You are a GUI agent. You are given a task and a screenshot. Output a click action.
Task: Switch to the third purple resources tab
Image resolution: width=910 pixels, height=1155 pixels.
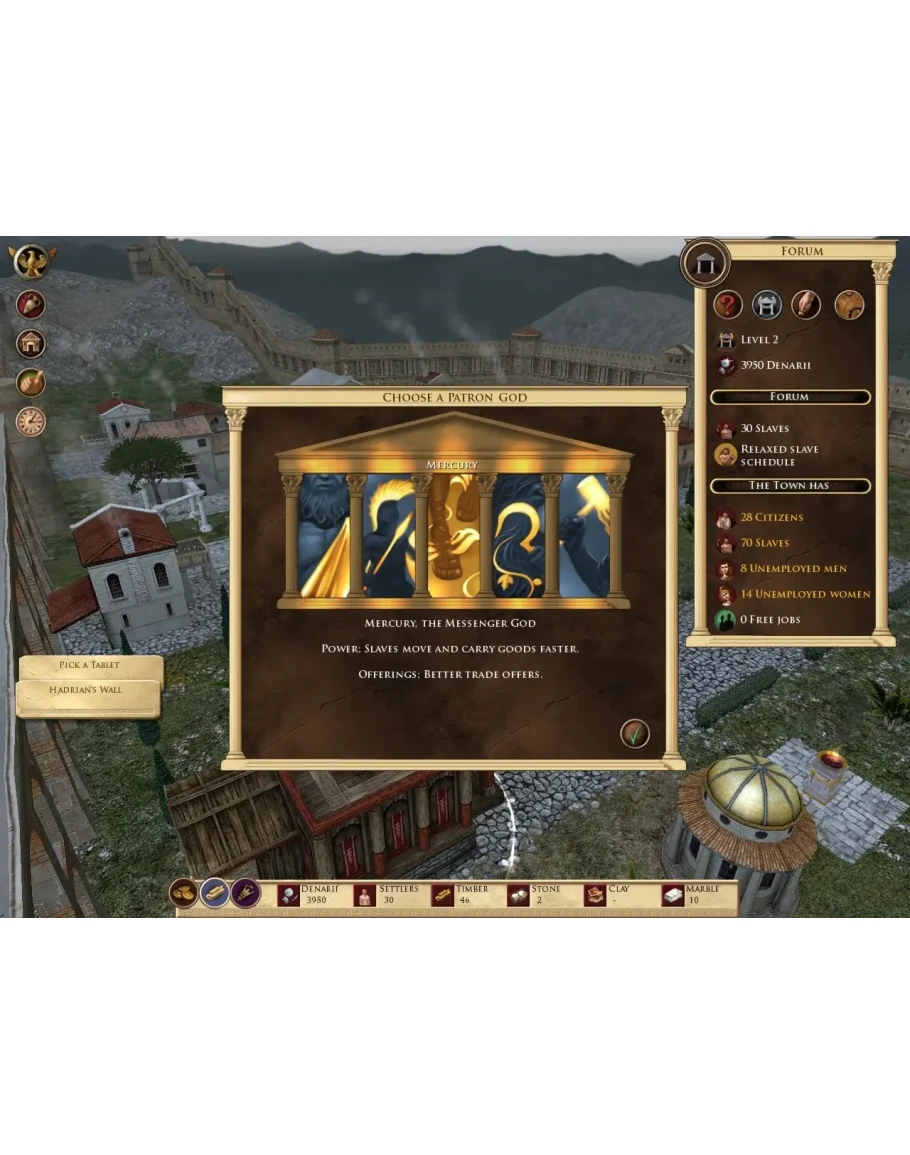246,892
